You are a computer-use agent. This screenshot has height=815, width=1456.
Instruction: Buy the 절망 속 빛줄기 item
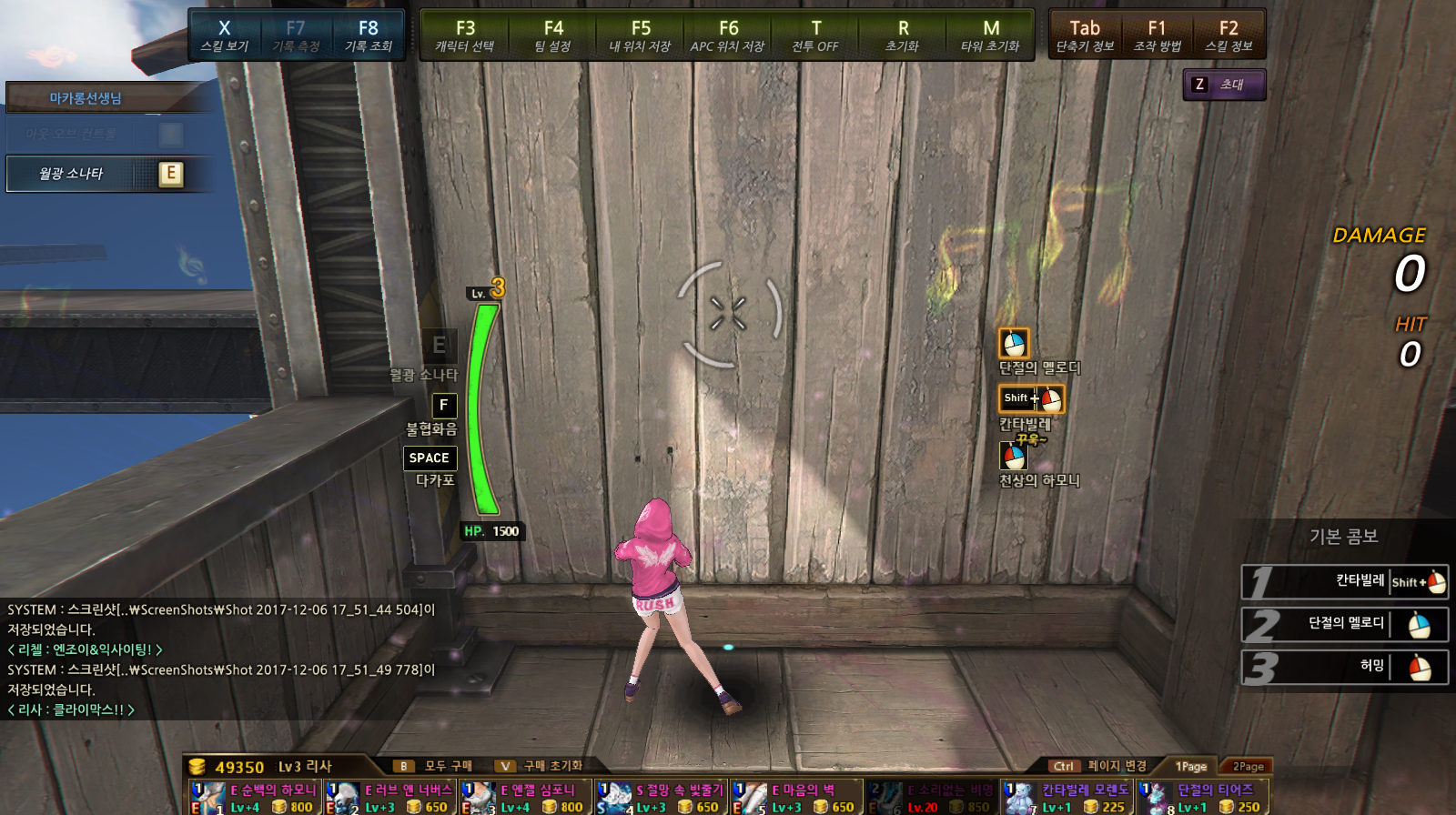point(662,798)
